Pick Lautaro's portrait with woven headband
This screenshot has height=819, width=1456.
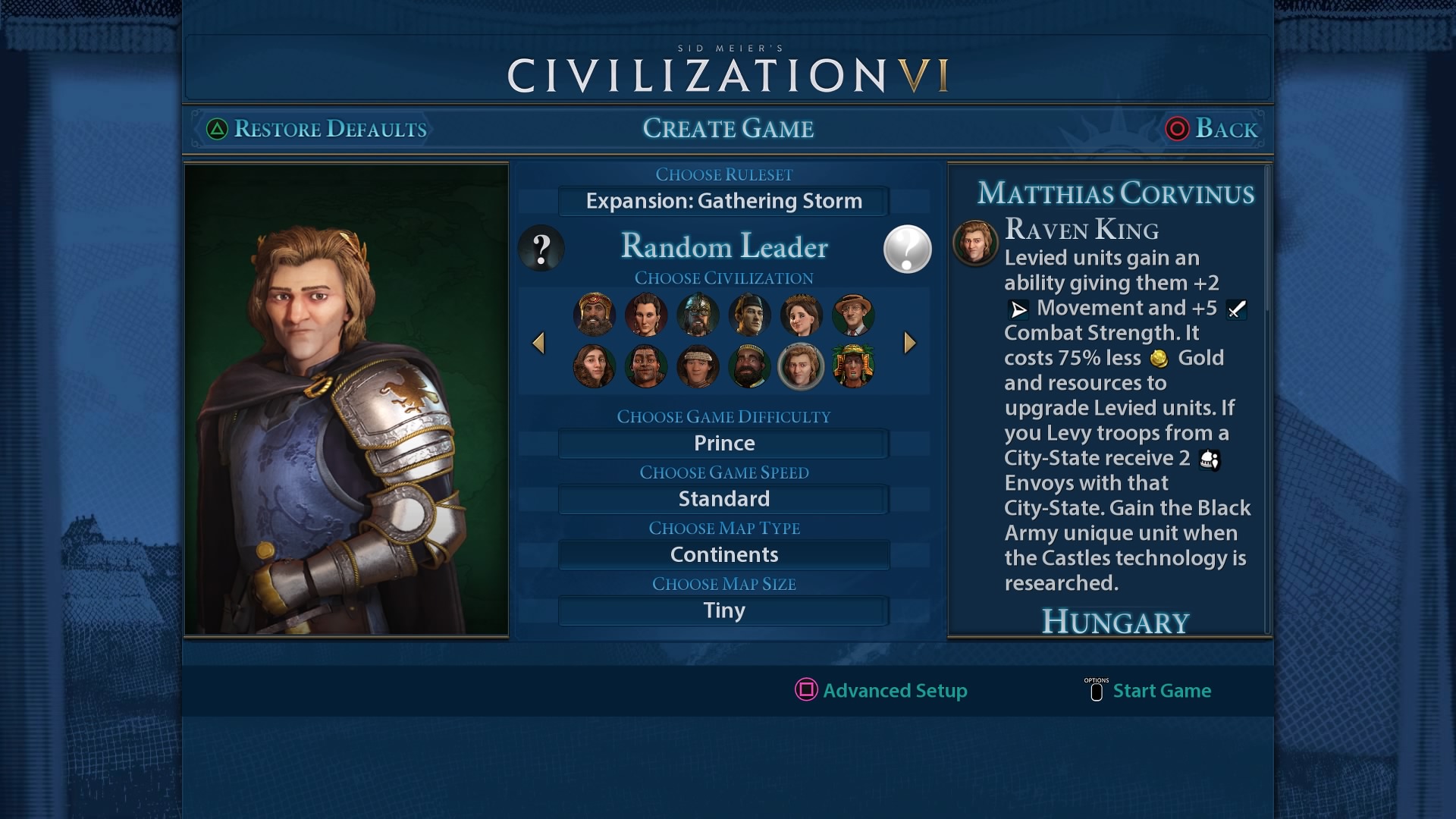[x=698, y=366]
